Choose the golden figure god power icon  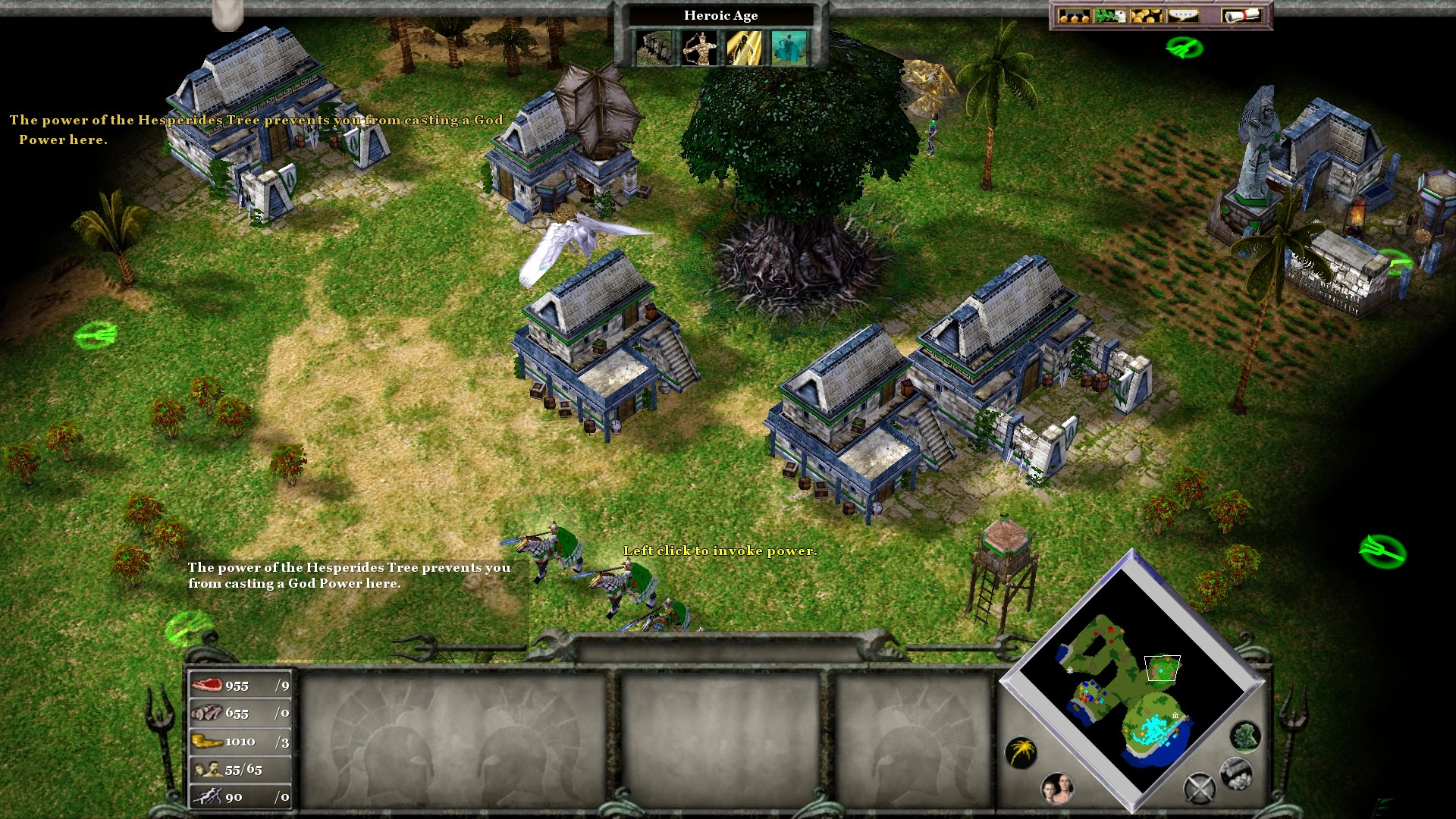click(744, 48)
